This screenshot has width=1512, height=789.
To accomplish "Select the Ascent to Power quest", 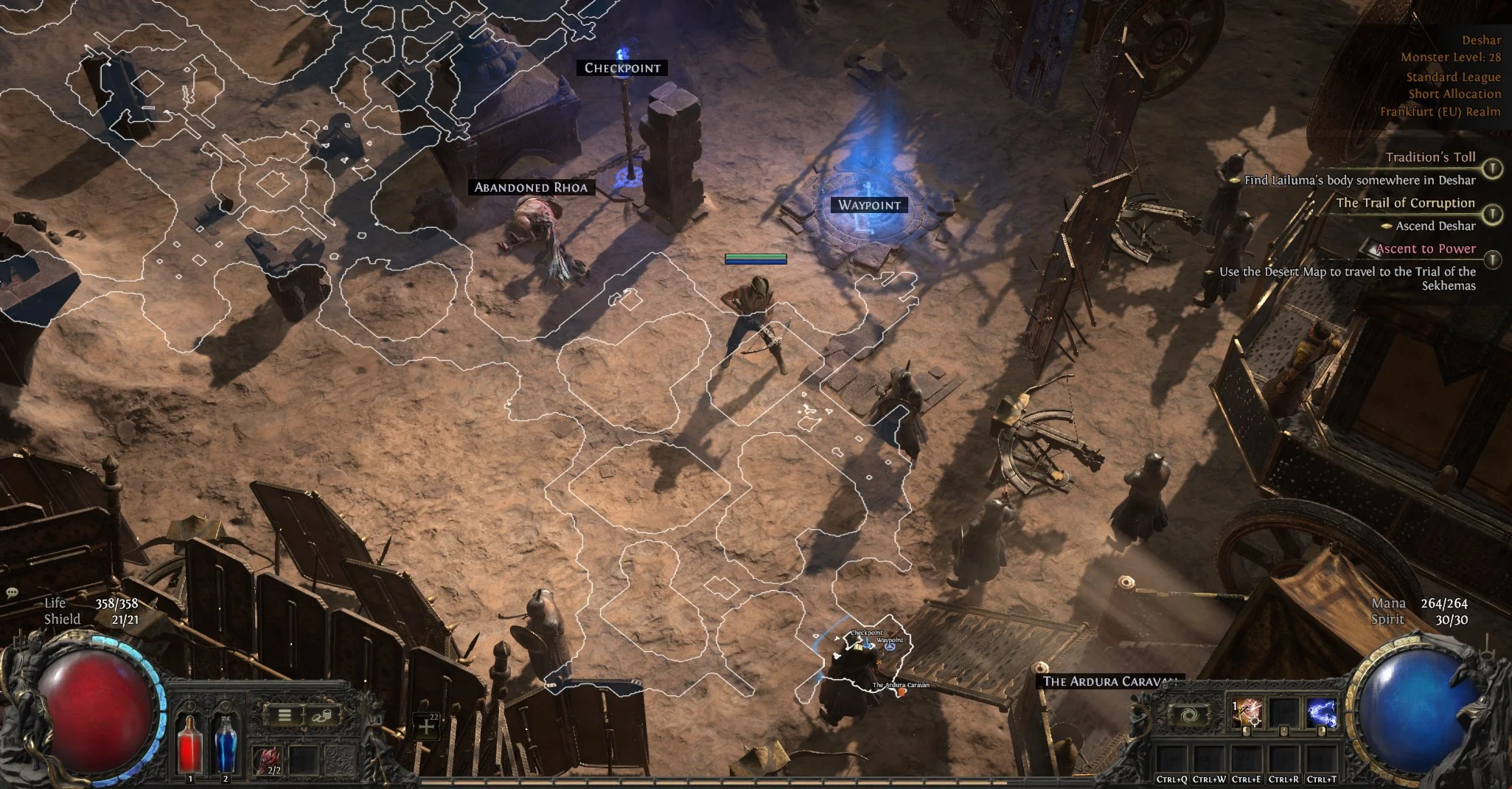I will tap(1426, 248).
